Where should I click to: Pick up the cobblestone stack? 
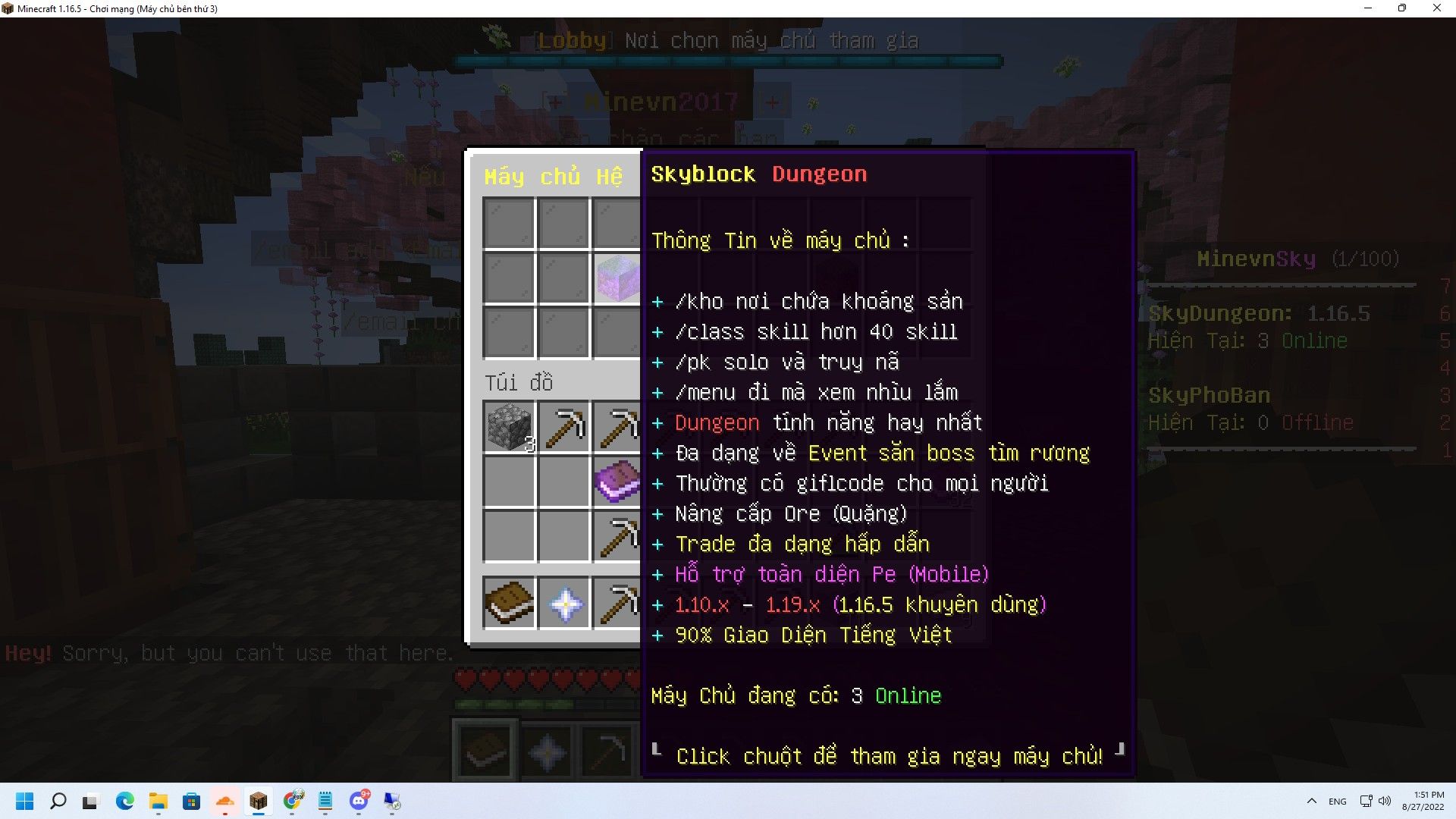point(509,427)
